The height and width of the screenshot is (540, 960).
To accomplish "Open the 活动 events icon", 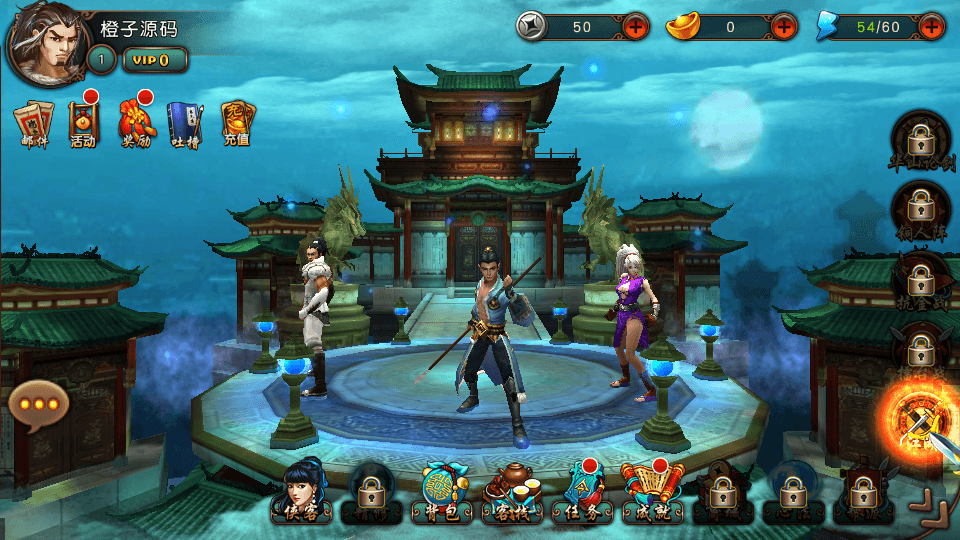I will click(x=83, y=124).
